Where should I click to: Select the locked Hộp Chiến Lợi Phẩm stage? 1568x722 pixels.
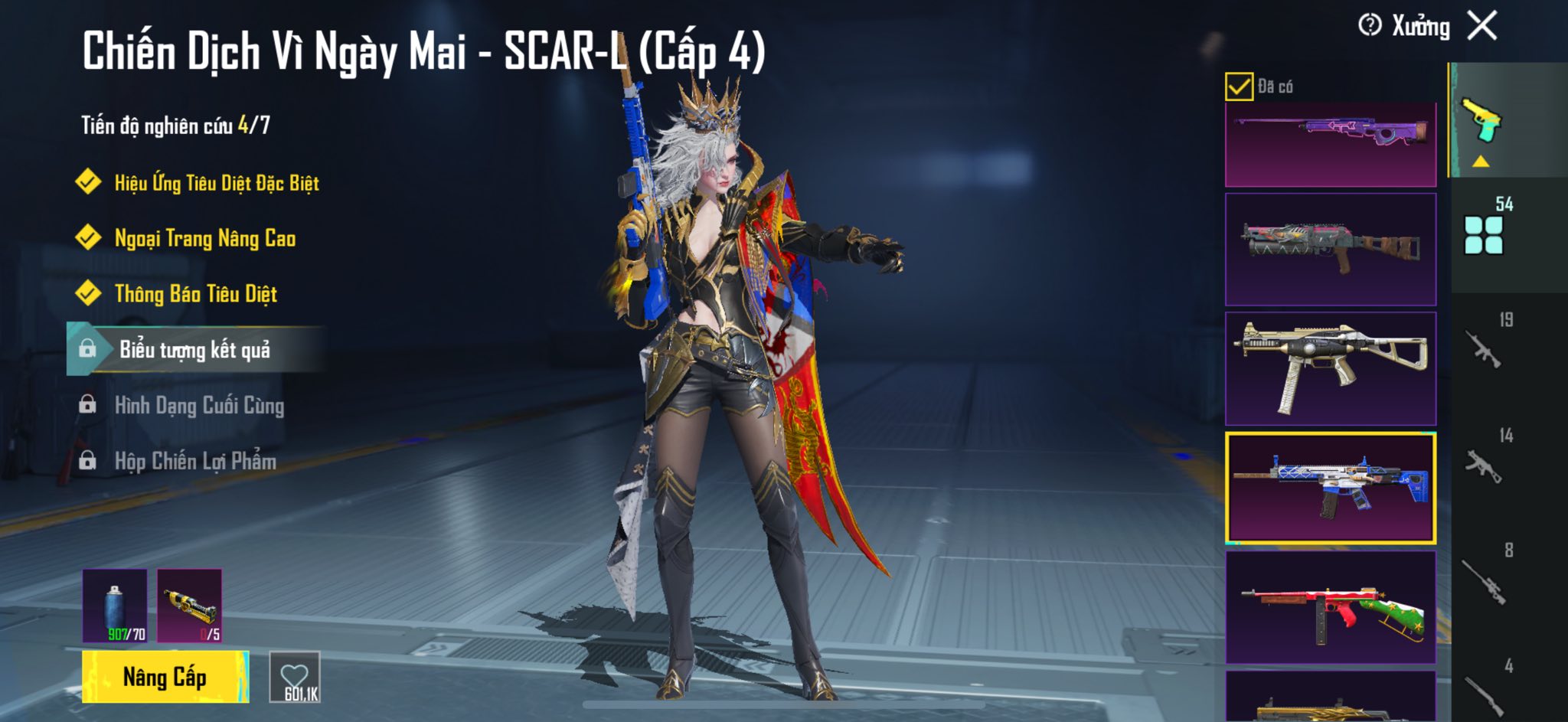coord(195,461)
